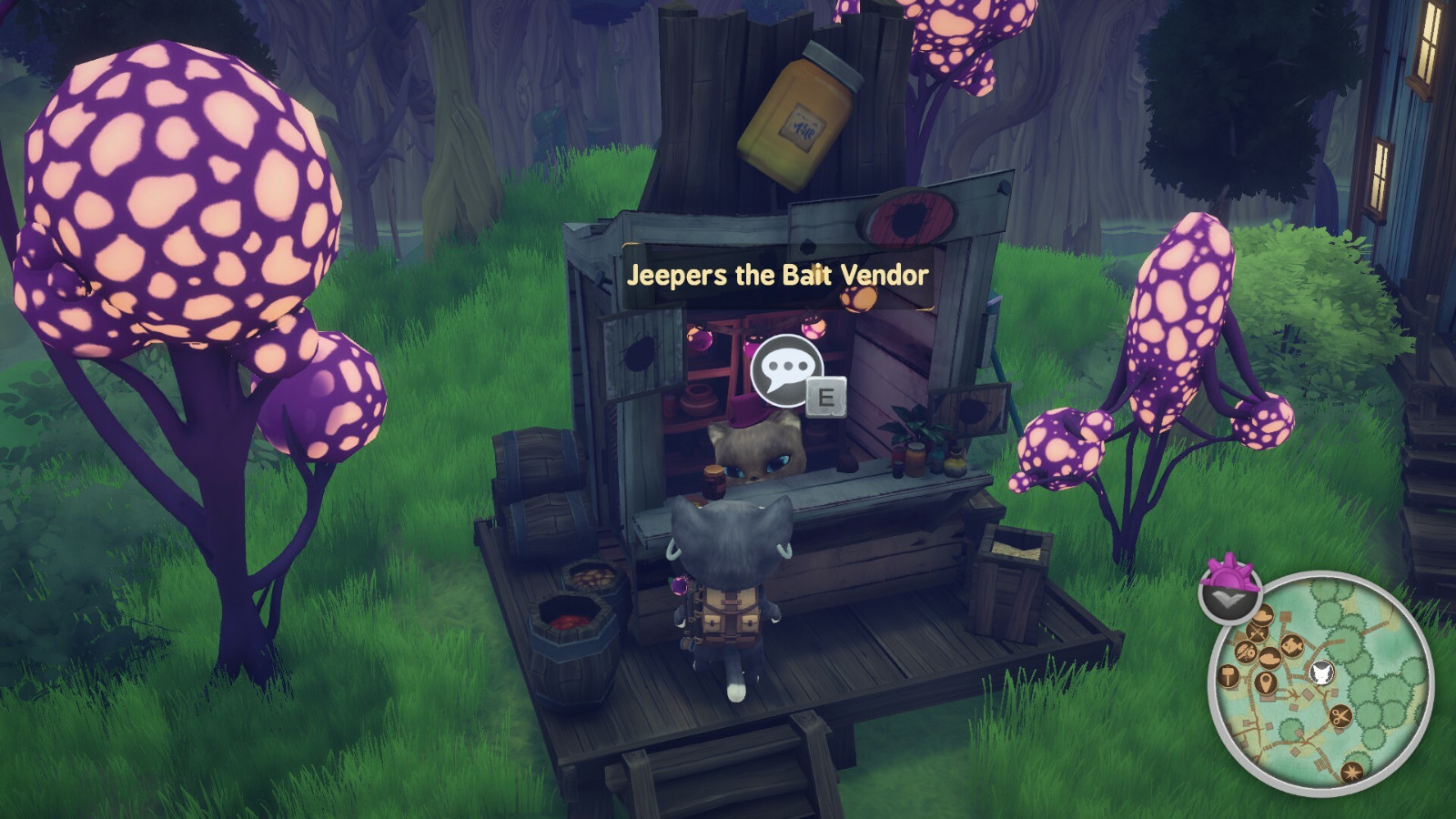
Task: Click the white cat player marker on the minimap
Action: pos(1321,673)
